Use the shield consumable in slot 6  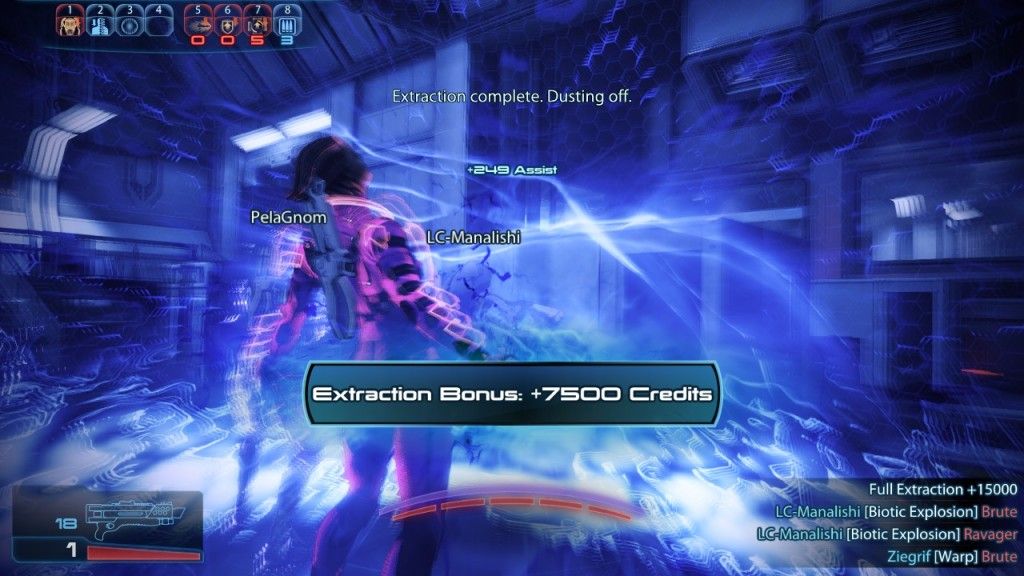pyautogui.click(x=227, y=22)
